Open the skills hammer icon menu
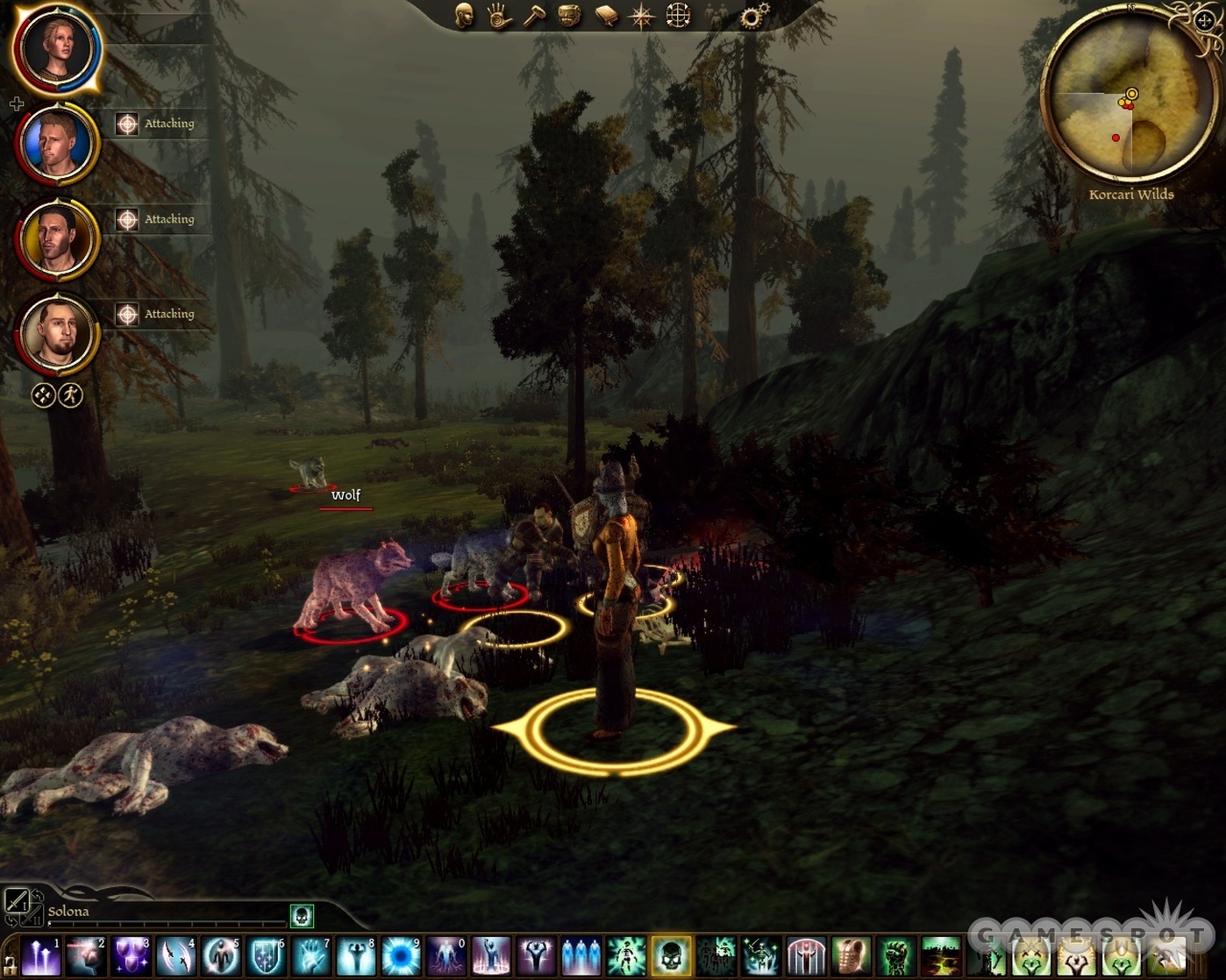 535,15
